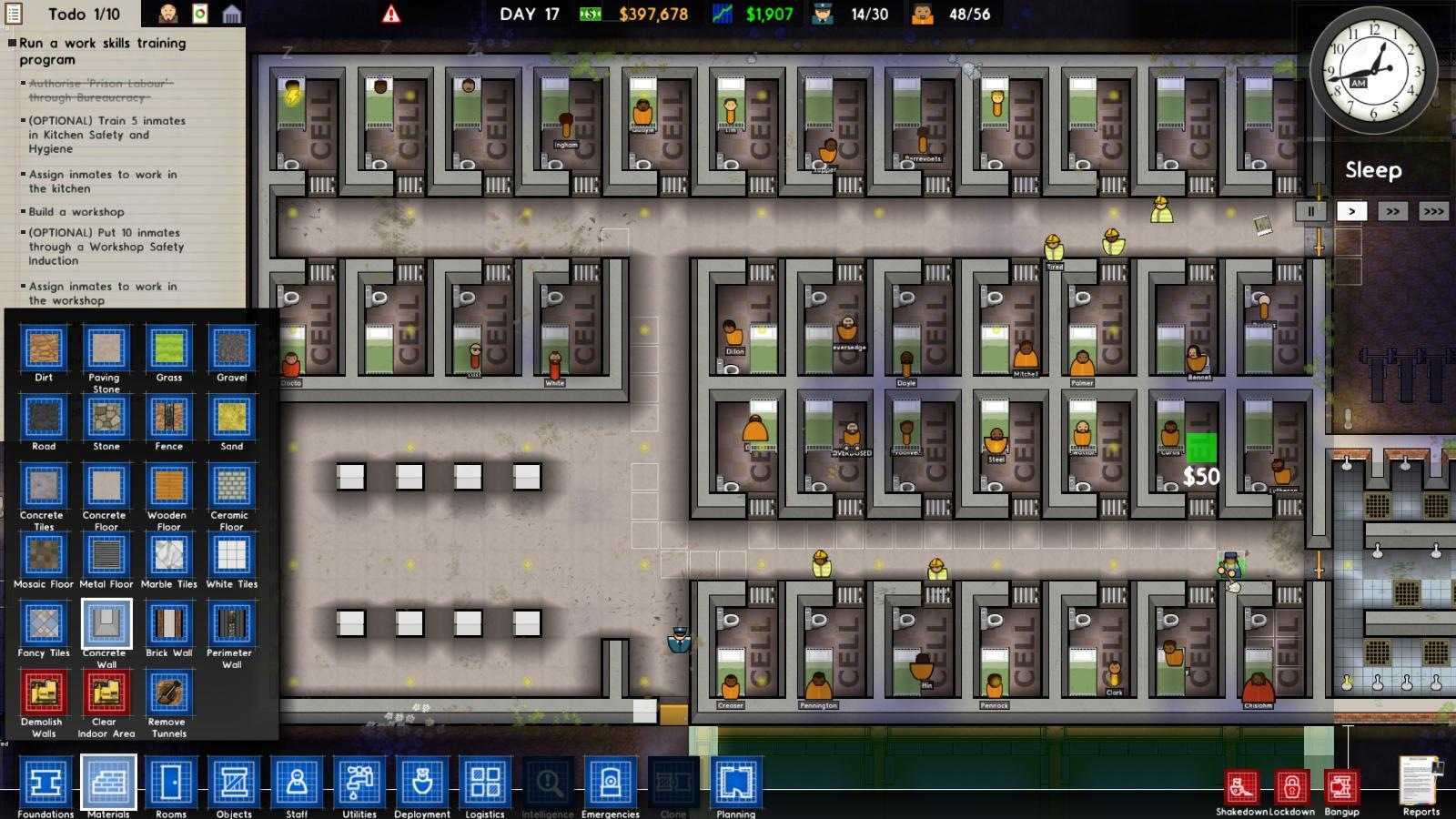
Task: Set triple-speed with the >>> button
Action: [1432, 211]
